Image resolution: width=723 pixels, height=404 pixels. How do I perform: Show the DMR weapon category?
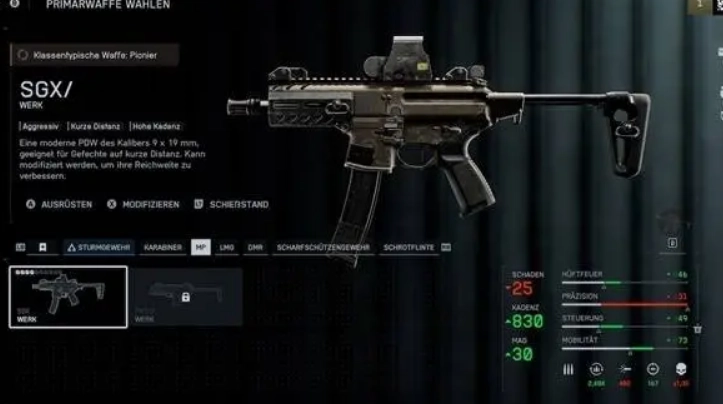pyautogui.click(x=255, y=246)
